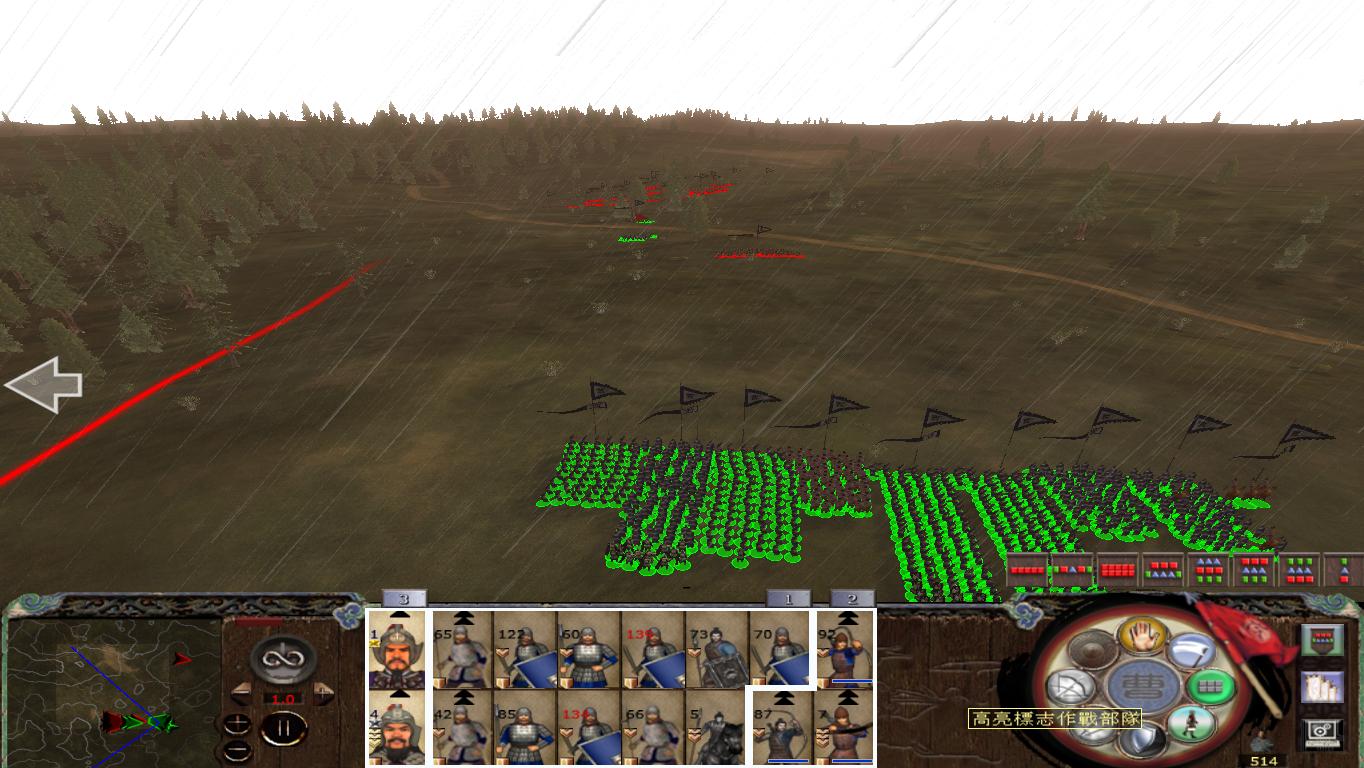Increase battle speed with the plus arrow
Viewport: 1364px width, 768px height.
click(322, 692)
